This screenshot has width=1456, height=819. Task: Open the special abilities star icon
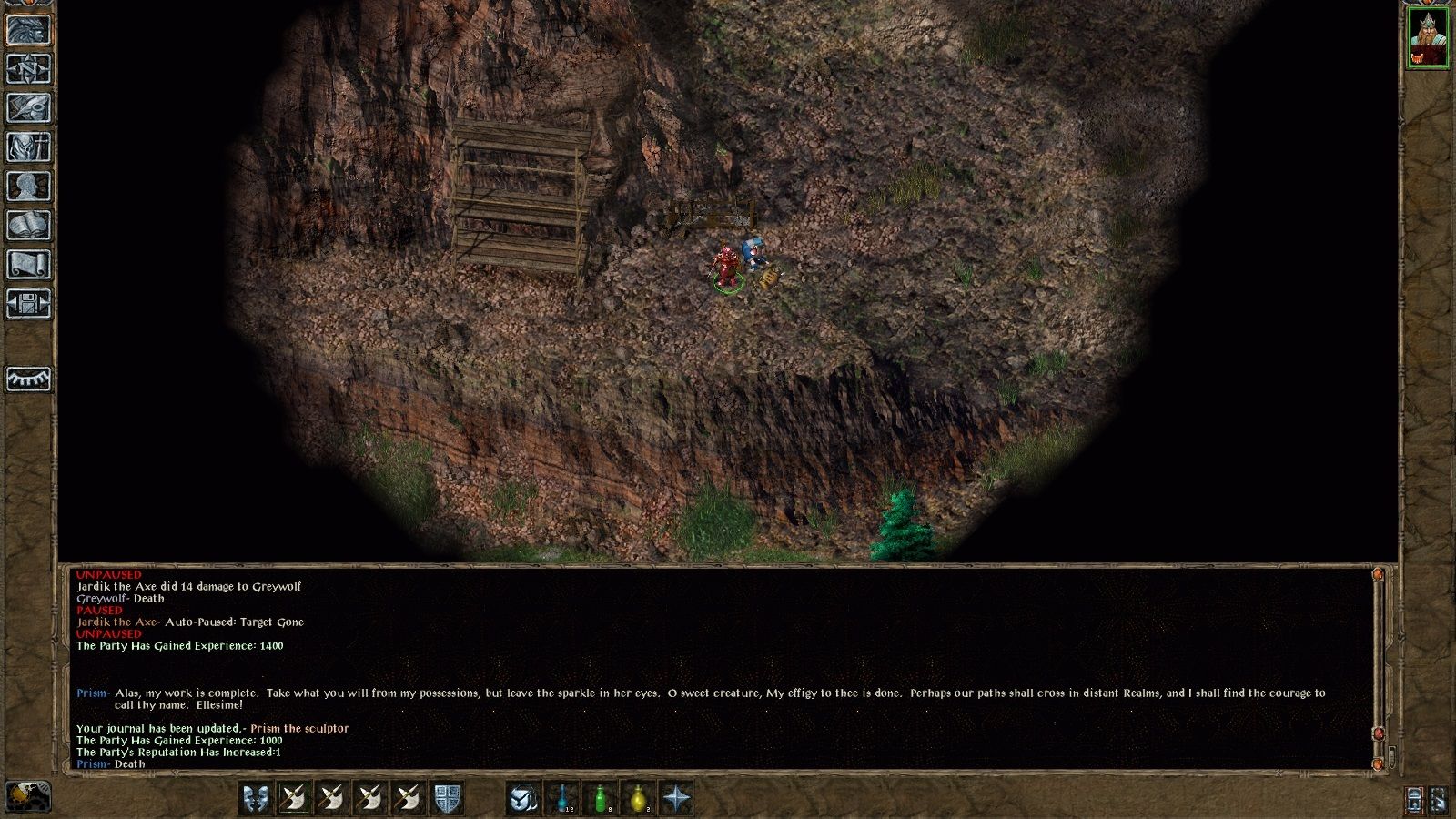coord(676,798)
